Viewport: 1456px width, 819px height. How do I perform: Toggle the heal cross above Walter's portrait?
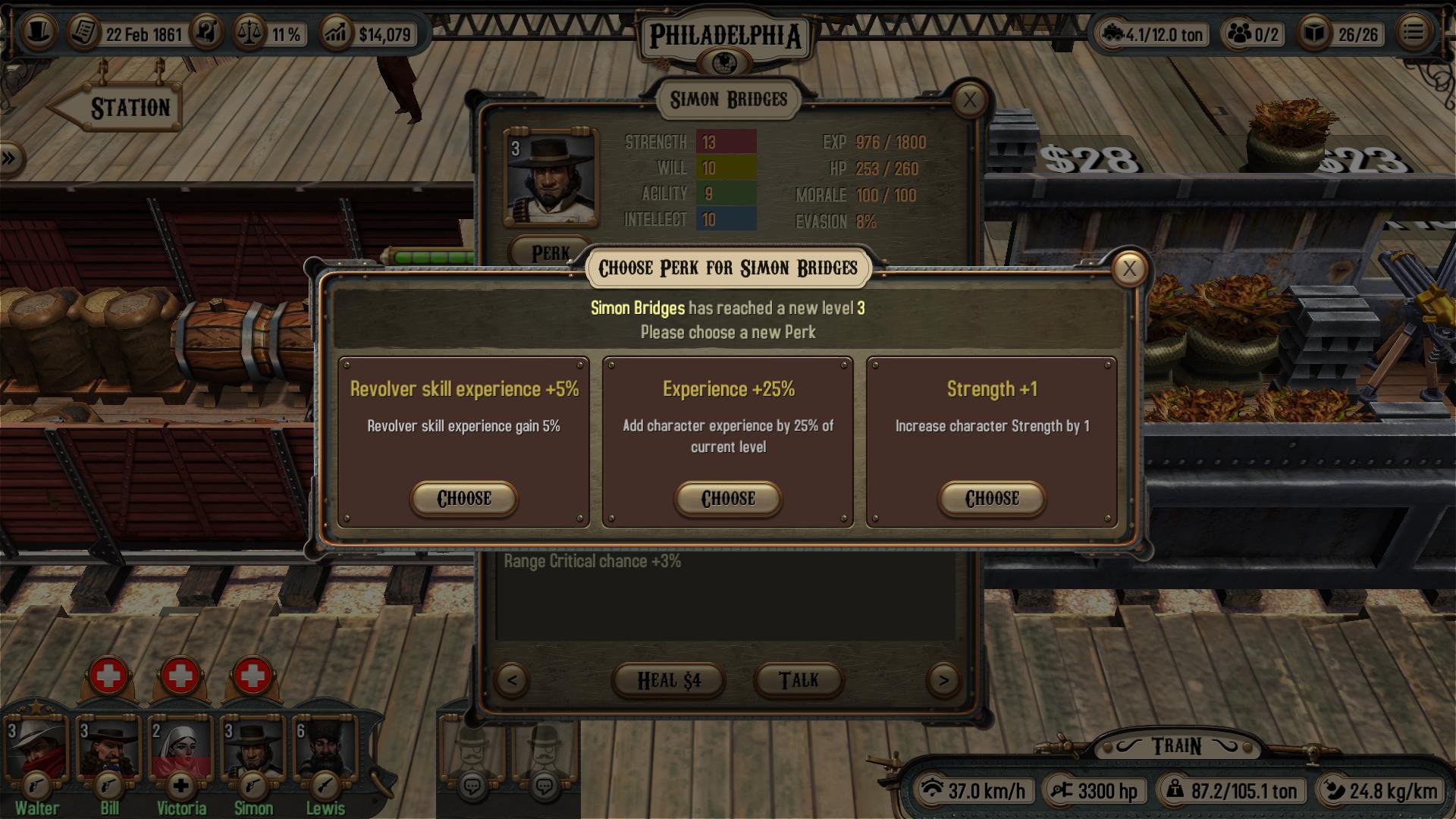(108, 676)
